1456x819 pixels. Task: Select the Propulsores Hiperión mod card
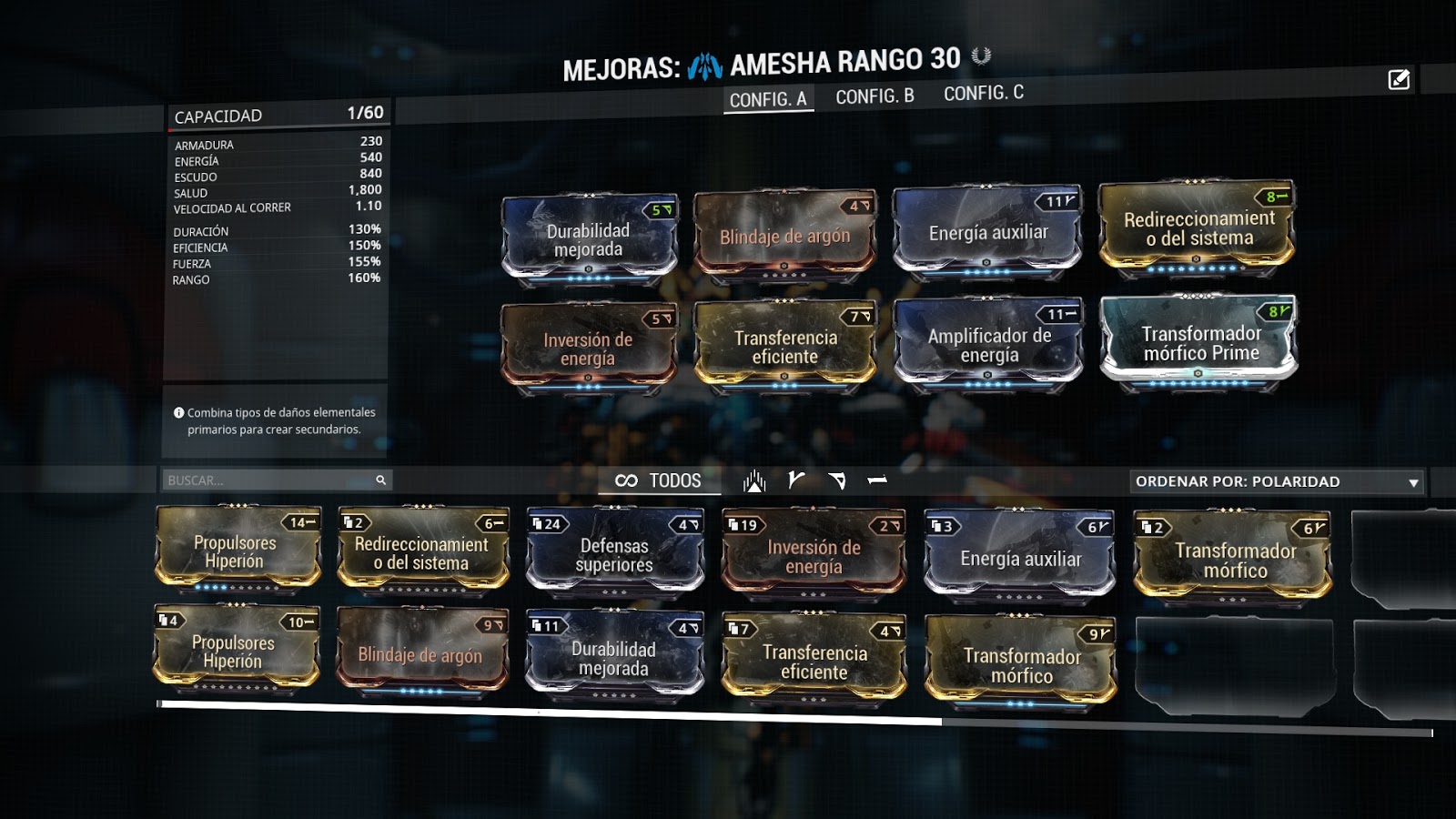237,551
